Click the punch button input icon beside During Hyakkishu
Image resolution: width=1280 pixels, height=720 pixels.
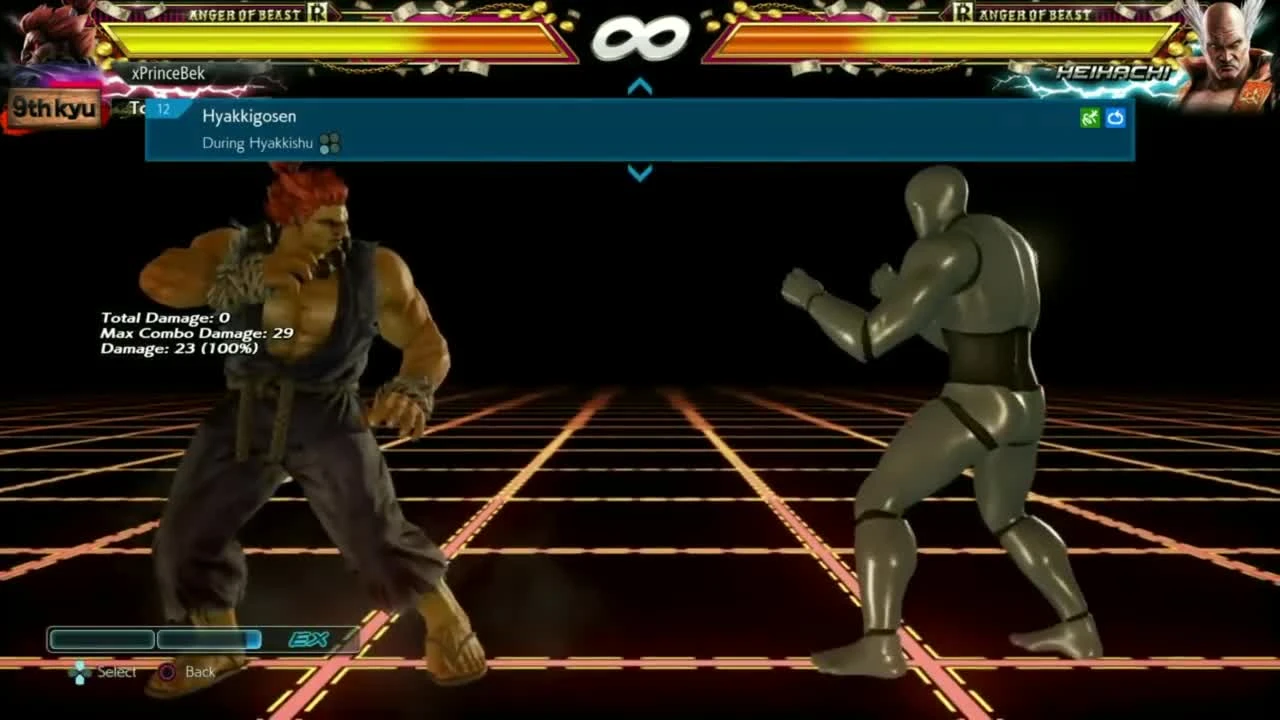(x=330, y=143)
